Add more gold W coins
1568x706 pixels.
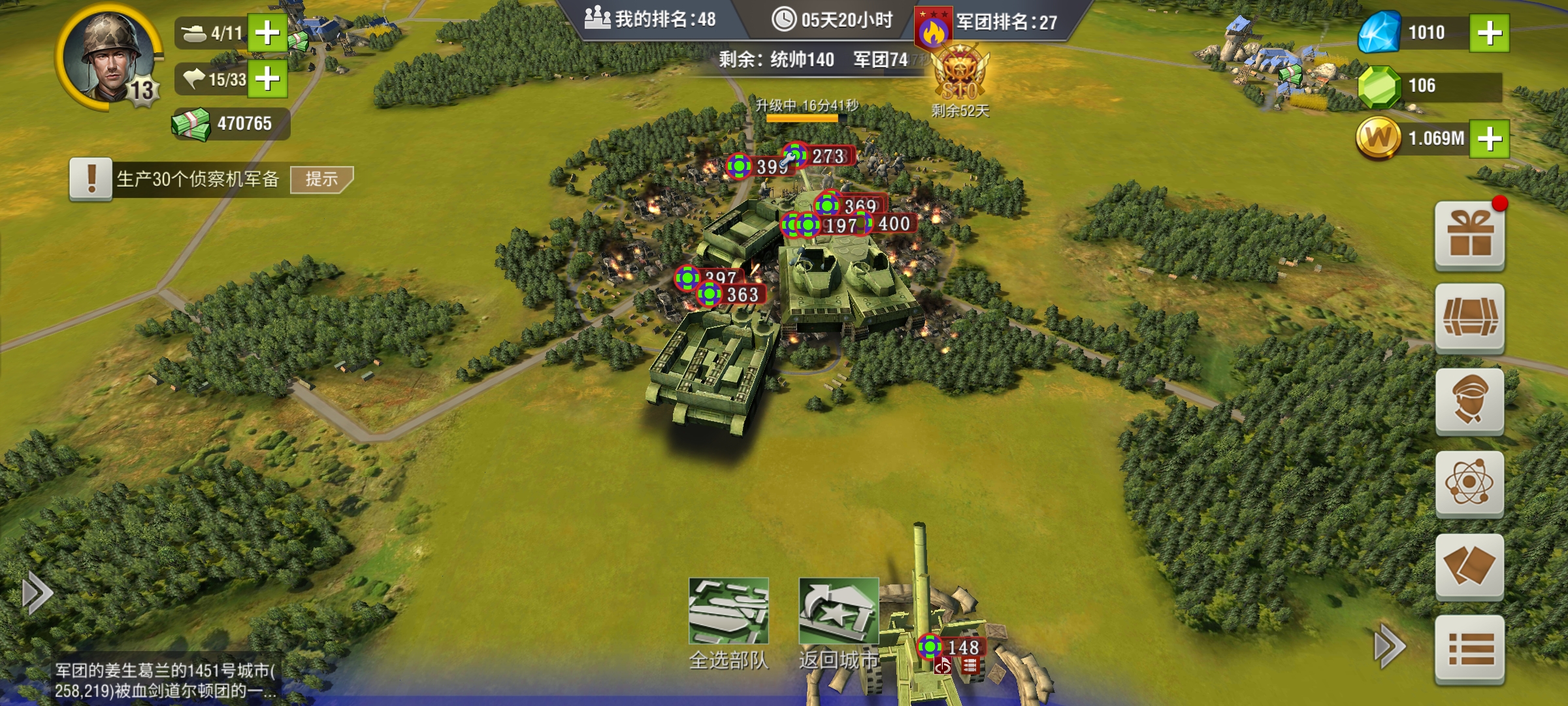point(1489,139)
